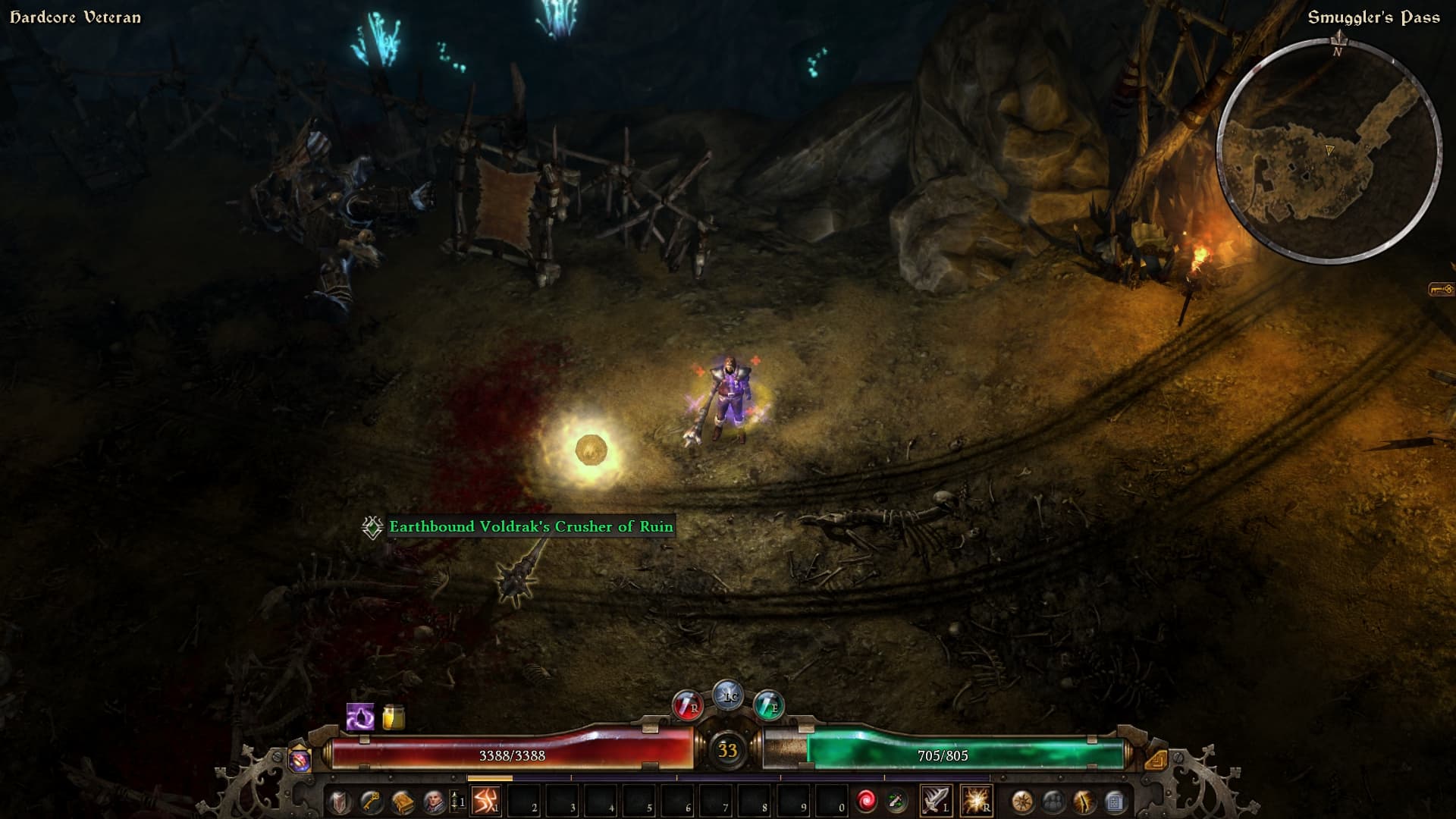Open the multiplayer group button
Viewport: 1456px width, 819px height.
[1053, 802]
